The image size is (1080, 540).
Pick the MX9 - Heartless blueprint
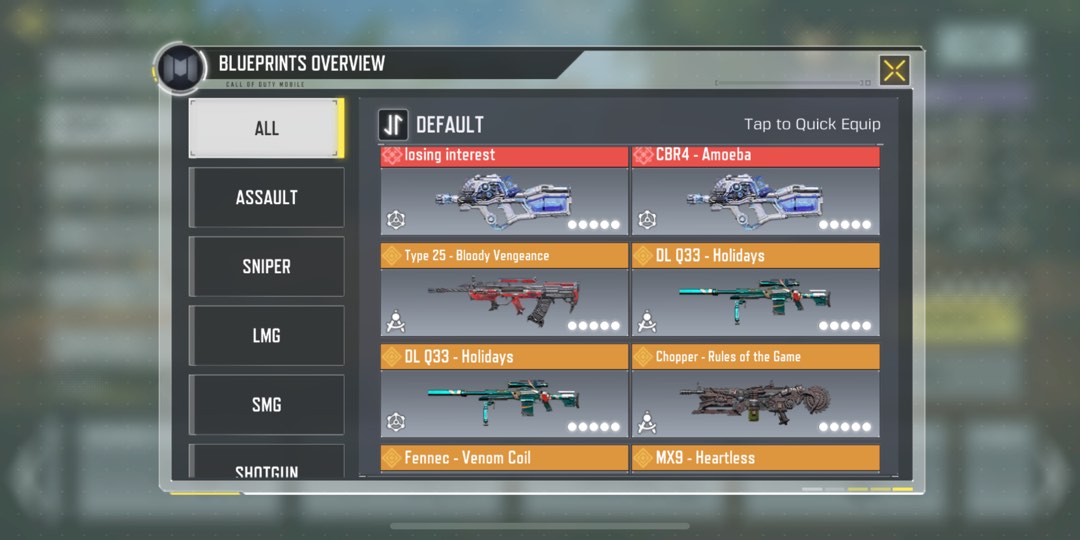pos(755,458)
